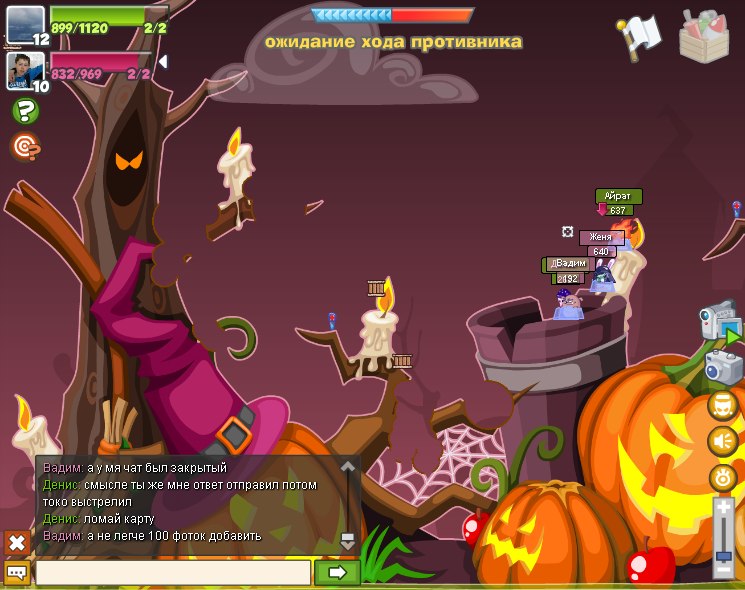
Task: Close the chat with the X button
Action: pos(17,542)
